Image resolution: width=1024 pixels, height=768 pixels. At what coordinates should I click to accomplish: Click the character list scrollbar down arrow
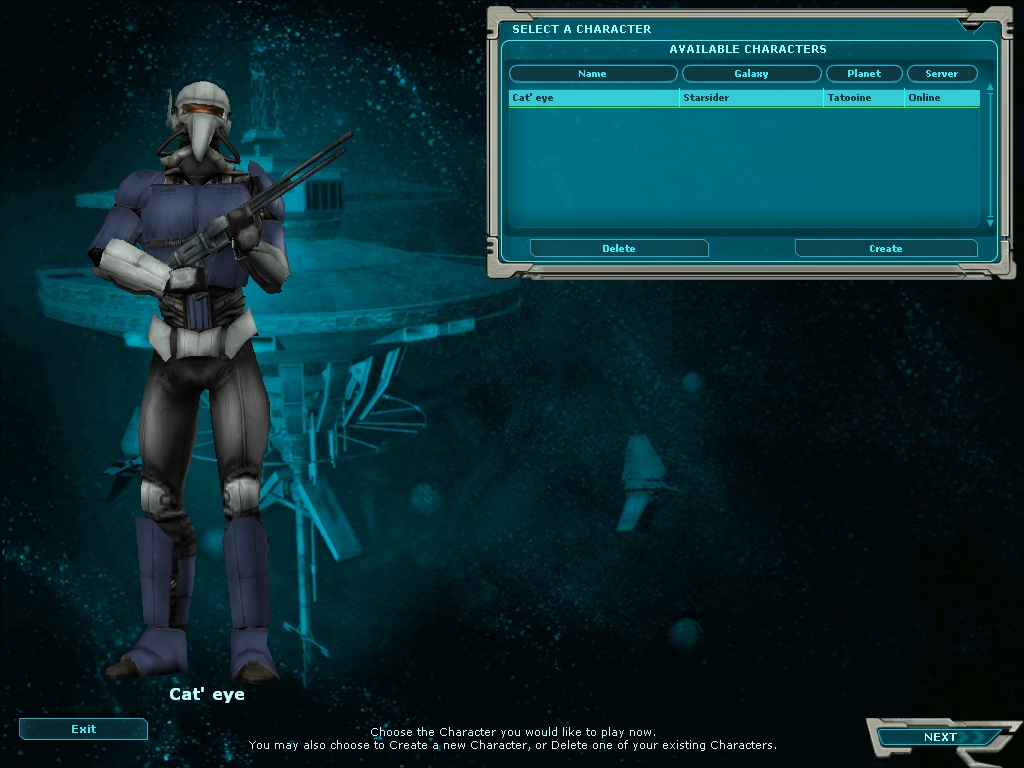(990, 223)
